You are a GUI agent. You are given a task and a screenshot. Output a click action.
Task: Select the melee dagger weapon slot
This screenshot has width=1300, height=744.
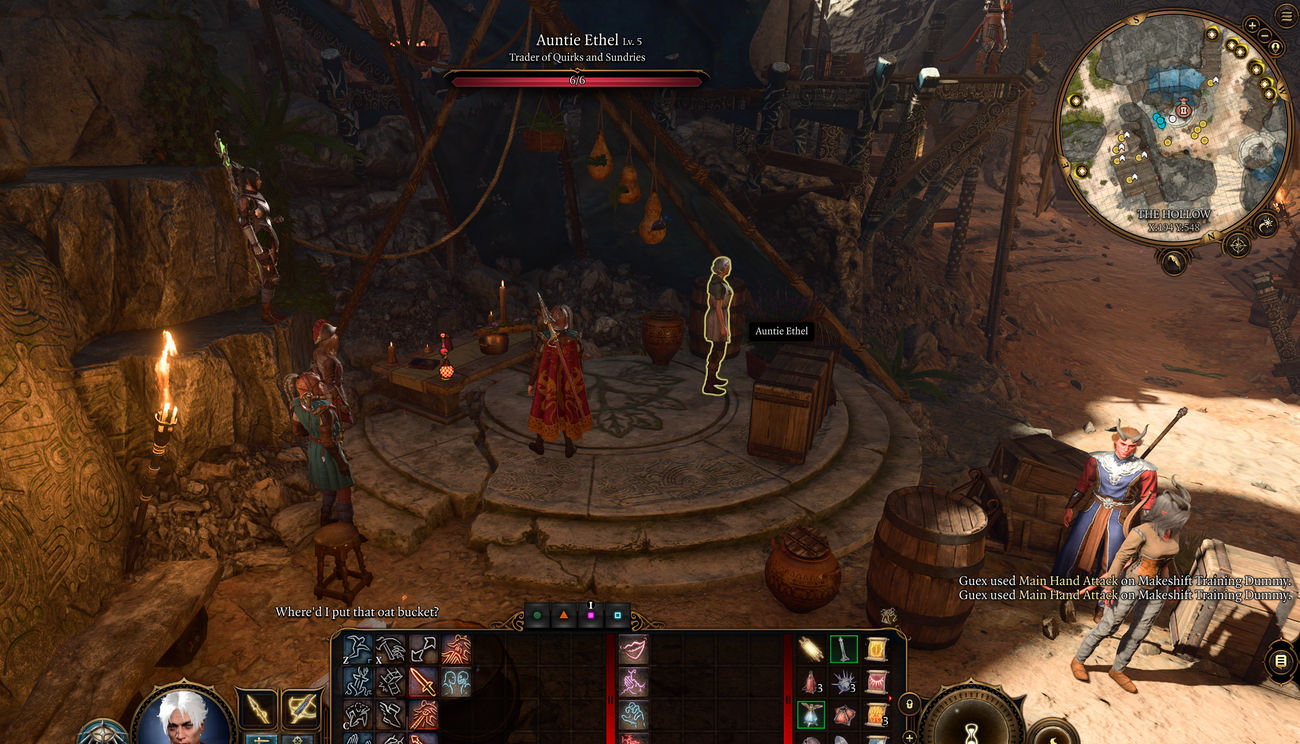256,708
